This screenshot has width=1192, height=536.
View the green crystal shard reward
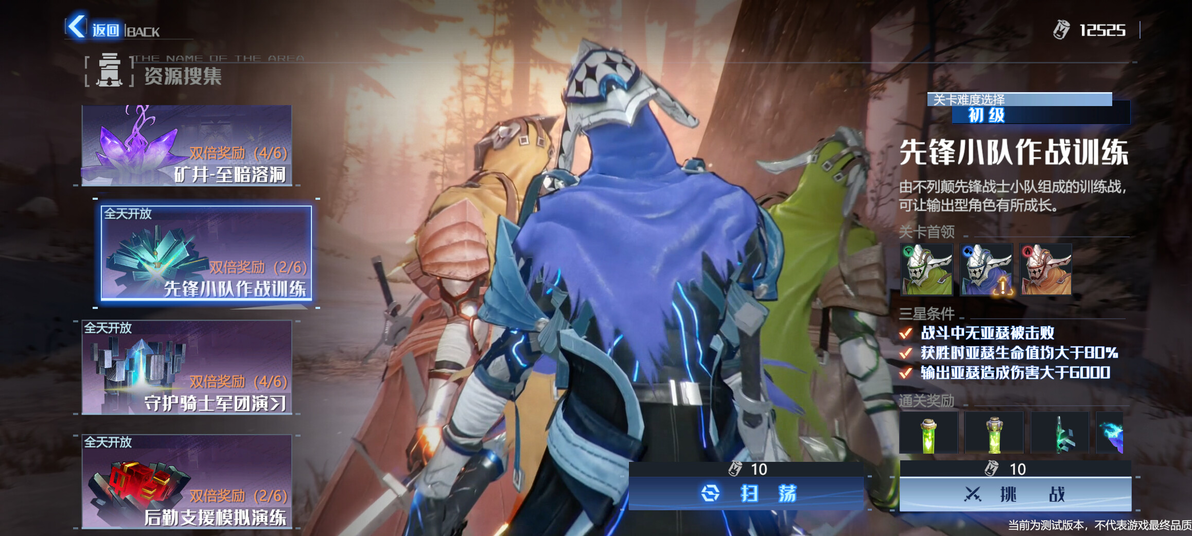coord(1059,433)
